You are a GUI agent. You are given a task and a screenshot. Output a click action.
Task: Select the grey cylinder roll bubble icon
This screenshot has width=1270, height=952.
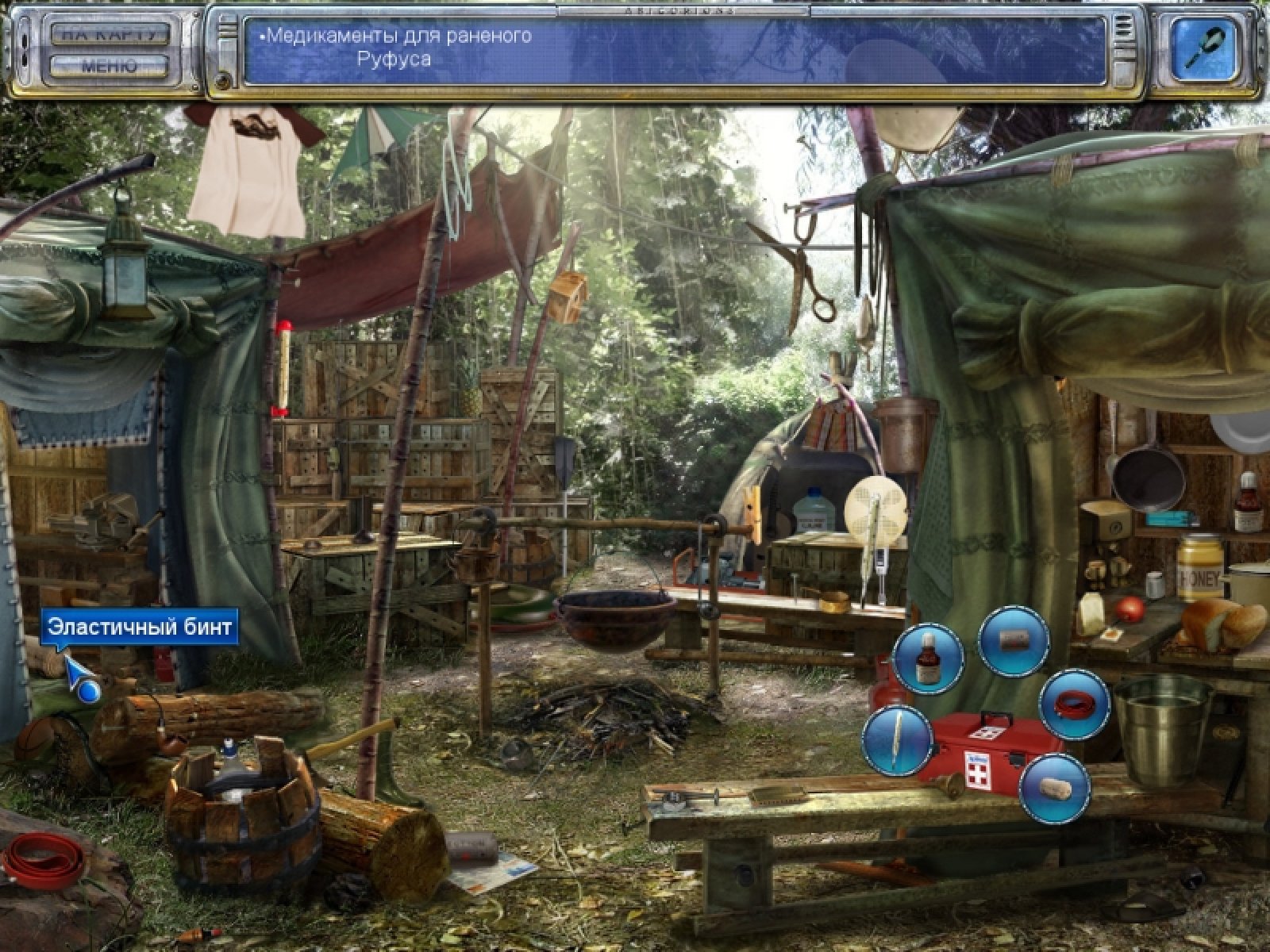(x=1014, y=641)
